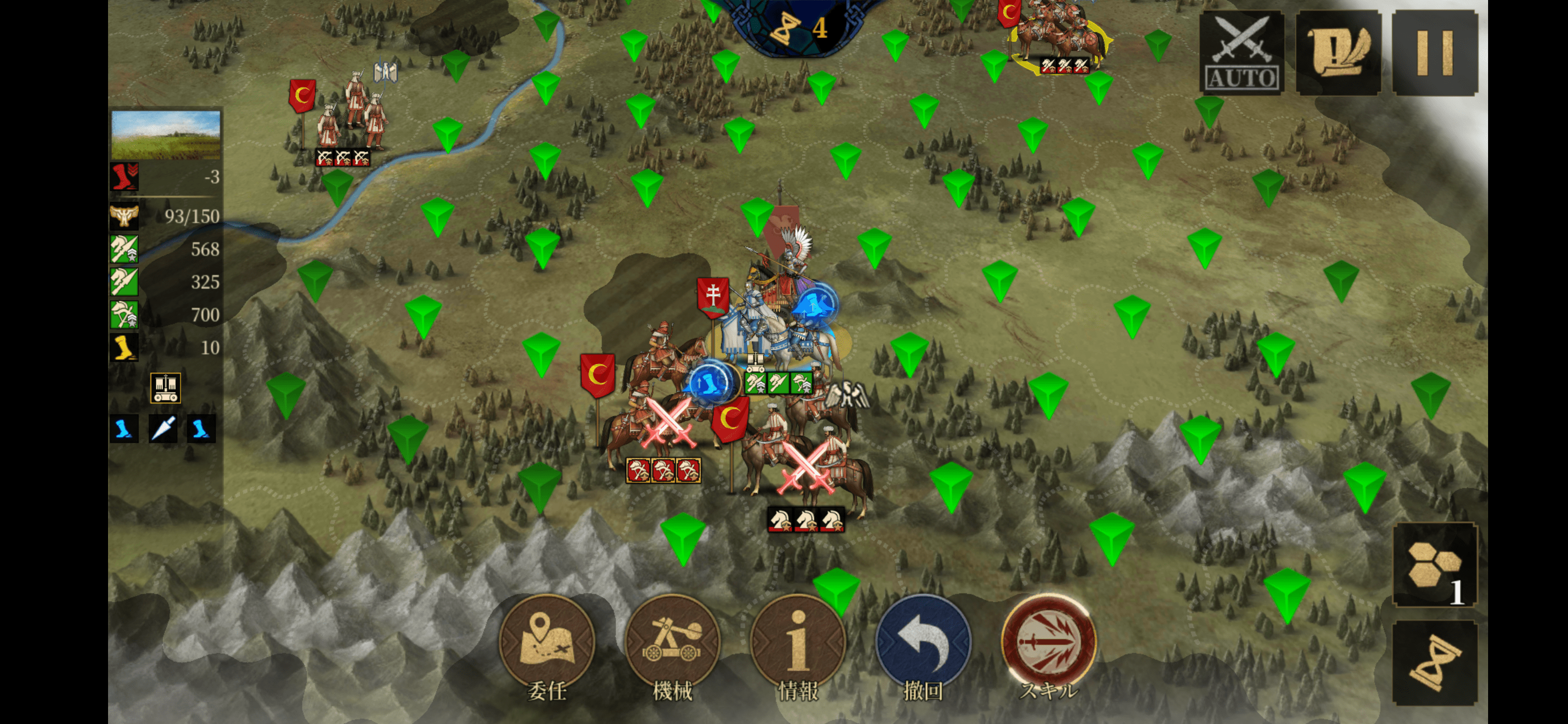
Task: Open the 委任 delegate command
Action: [546, 642]
